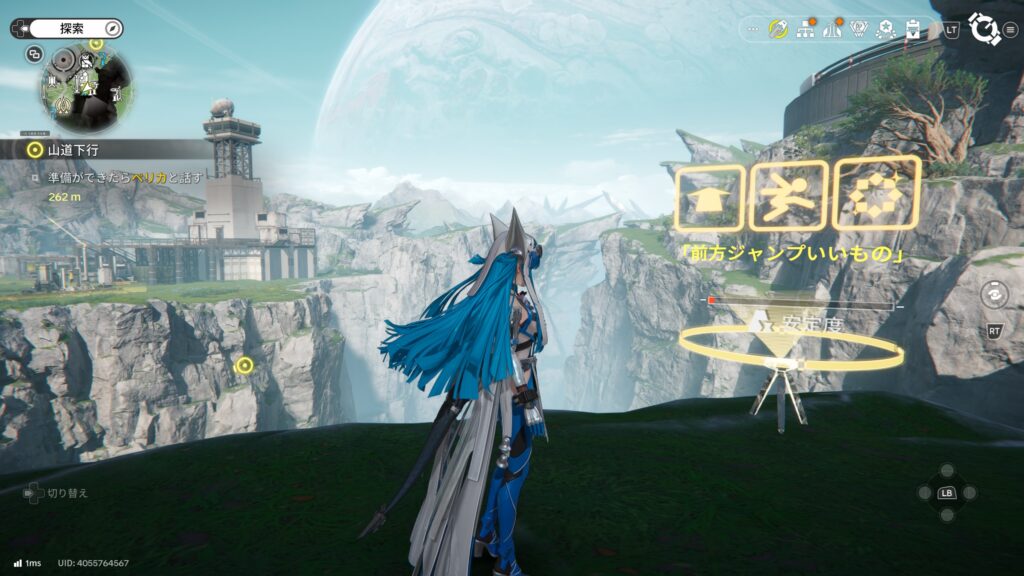Click the compass icon beside 探索
The image size is (1024, 576).
pos(112,29)
